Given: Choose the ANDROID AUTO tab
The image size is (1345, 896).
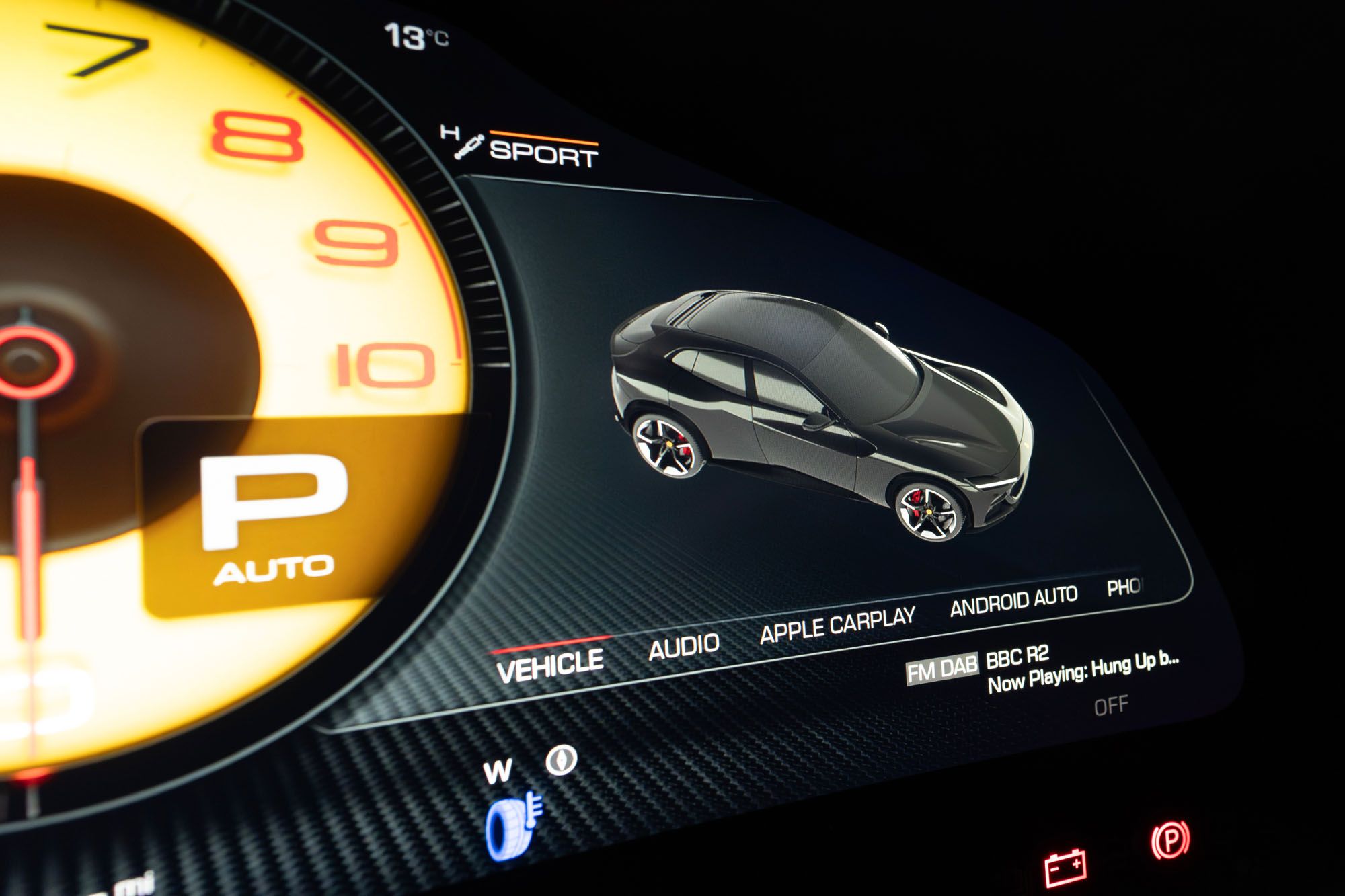Looking at the screenshot, I should (1013, 600).
